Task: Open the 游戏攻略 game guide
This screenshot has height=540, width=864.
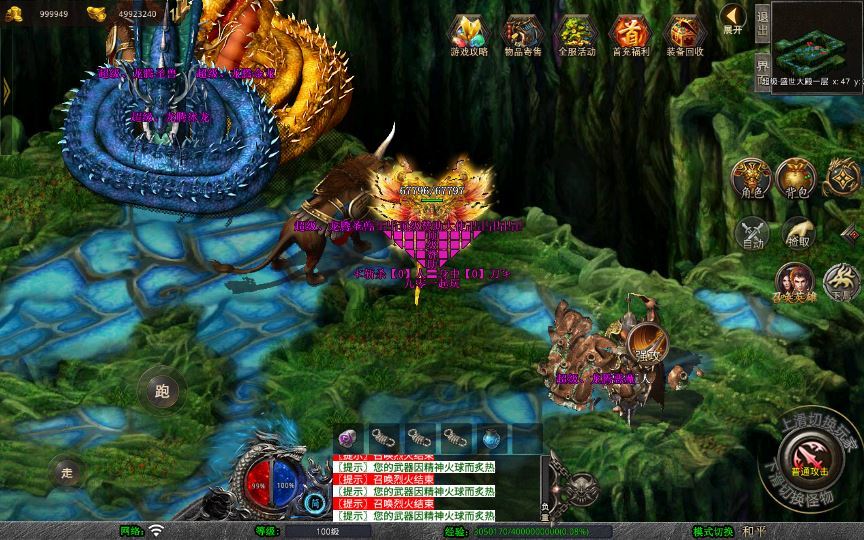Action: 468,35
